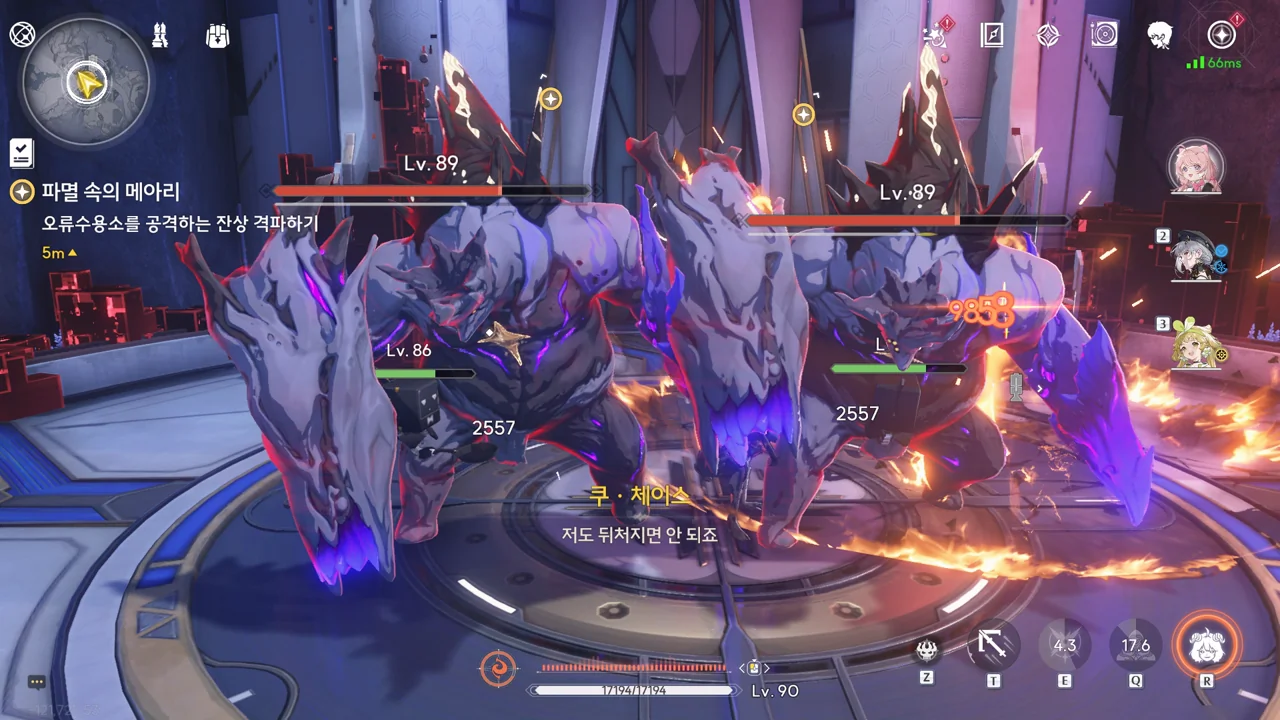Trigger the glowing horned-girl ultimate icon
The height and width of the screenshot is (720, 1280).
pyautogui.click(x=1207, y=646)
